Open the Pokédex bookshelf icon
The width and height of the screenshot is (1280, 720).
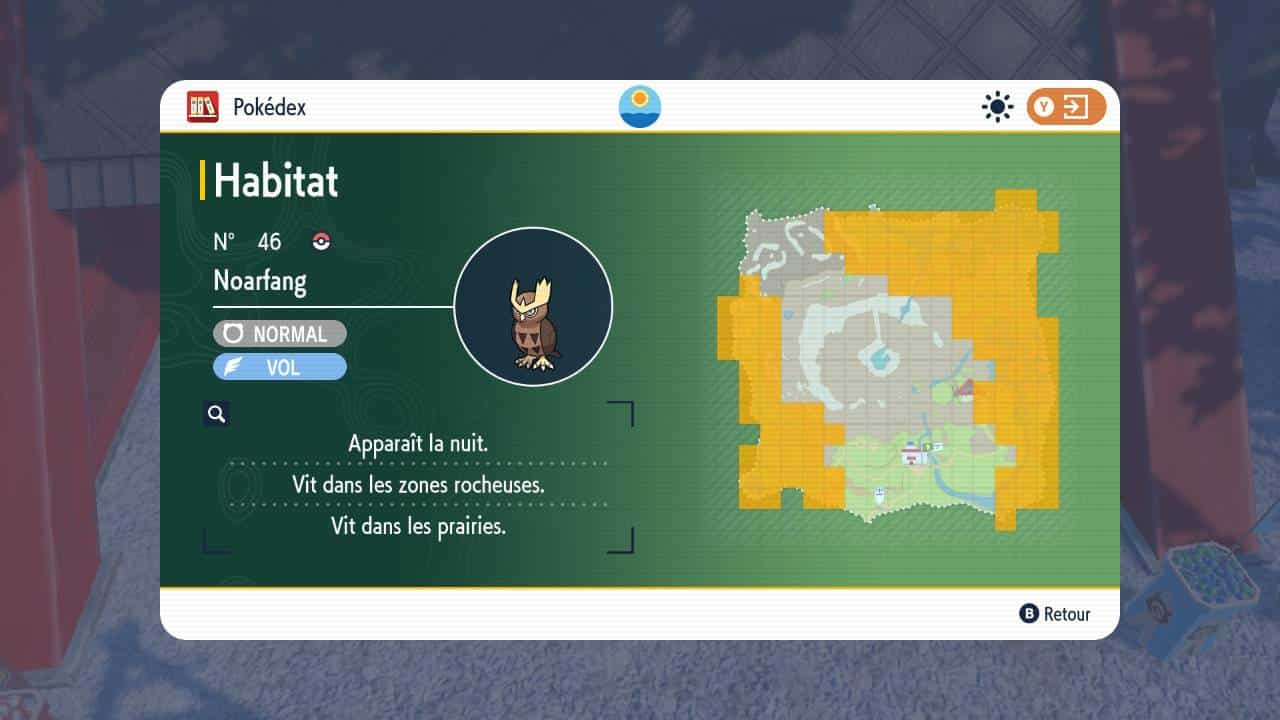click(202, 107)
